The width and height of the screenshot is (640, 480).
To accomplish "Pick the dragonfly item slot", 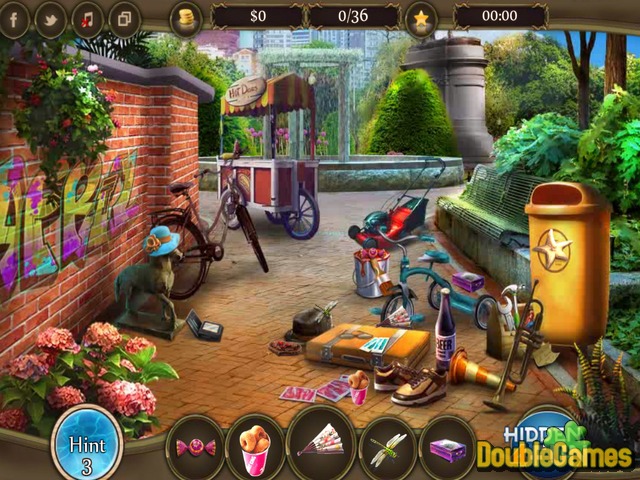I will pyautogui.click(x=386, y=444).
